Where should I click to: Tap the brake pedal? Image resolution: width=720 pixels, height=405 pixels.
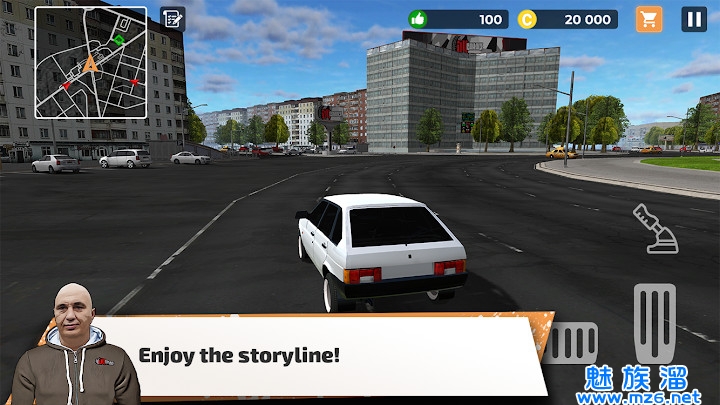tap(573, 343)
